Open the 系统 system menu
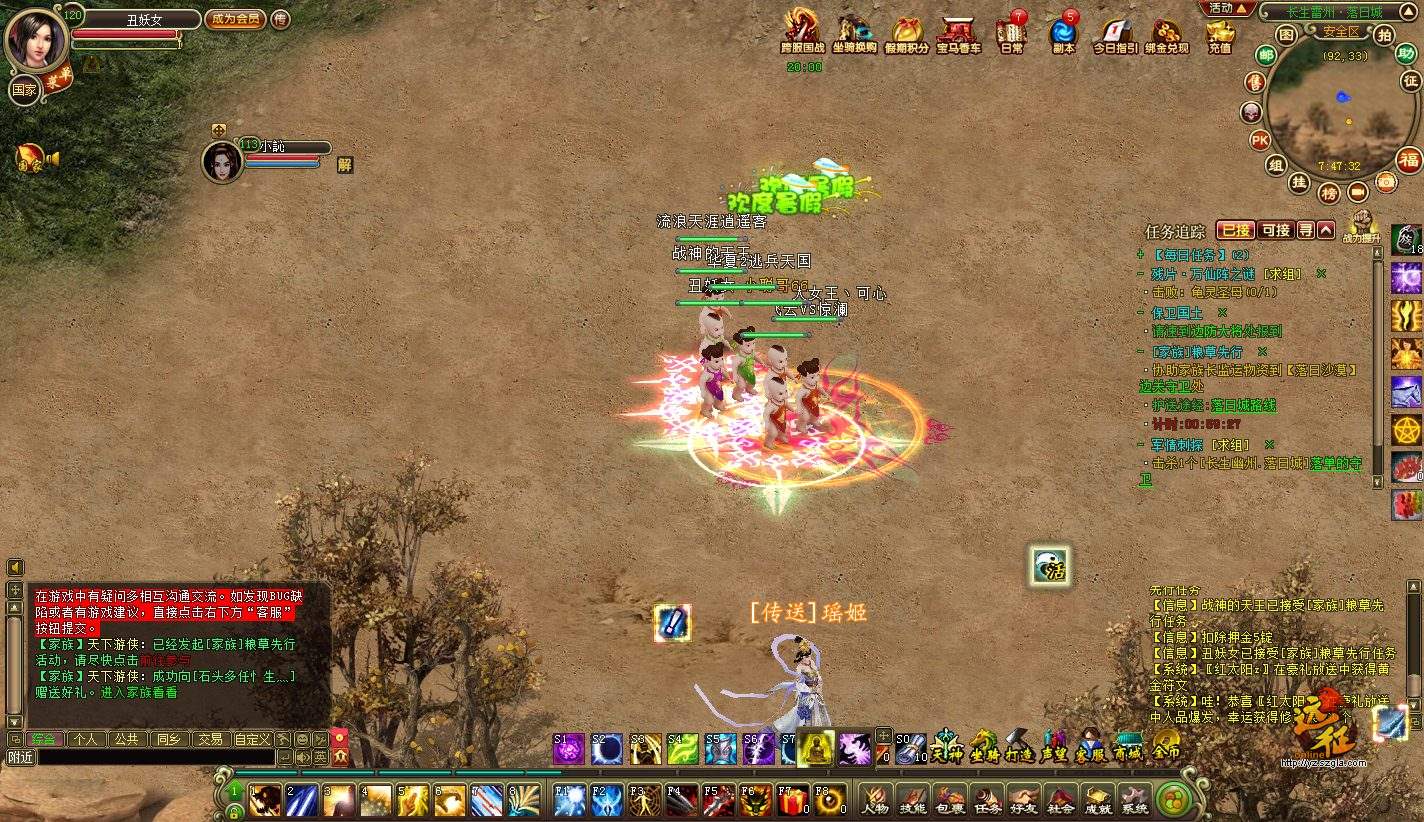Screen dimensions: 1424x822 tap(1134, 800)
